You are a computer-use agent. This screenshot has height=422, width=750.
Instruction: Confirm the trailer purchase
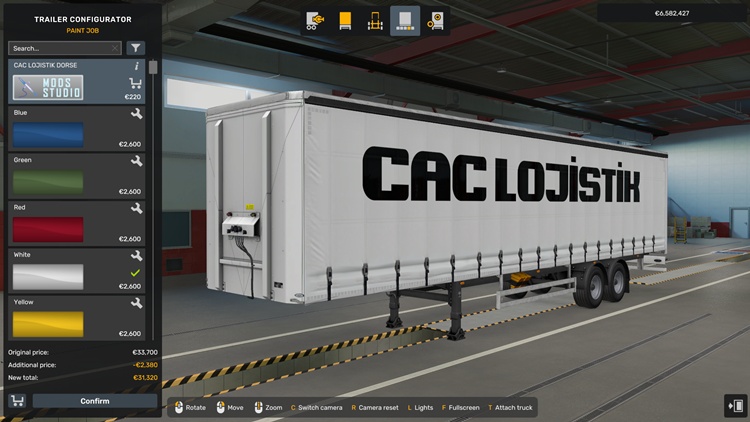click(x=94, y=401)
